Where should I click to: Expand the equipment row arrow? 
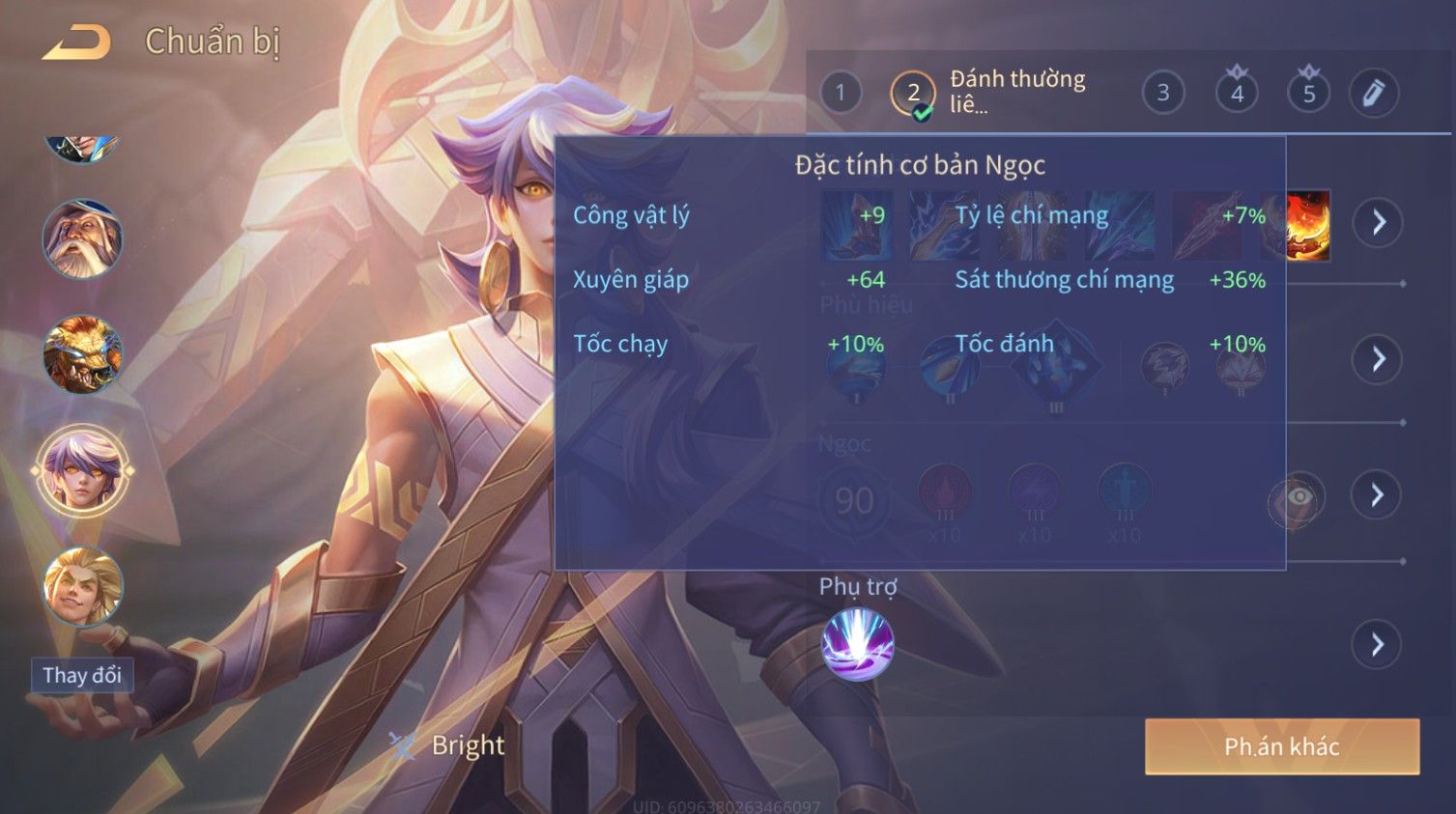click(1378, 223)
